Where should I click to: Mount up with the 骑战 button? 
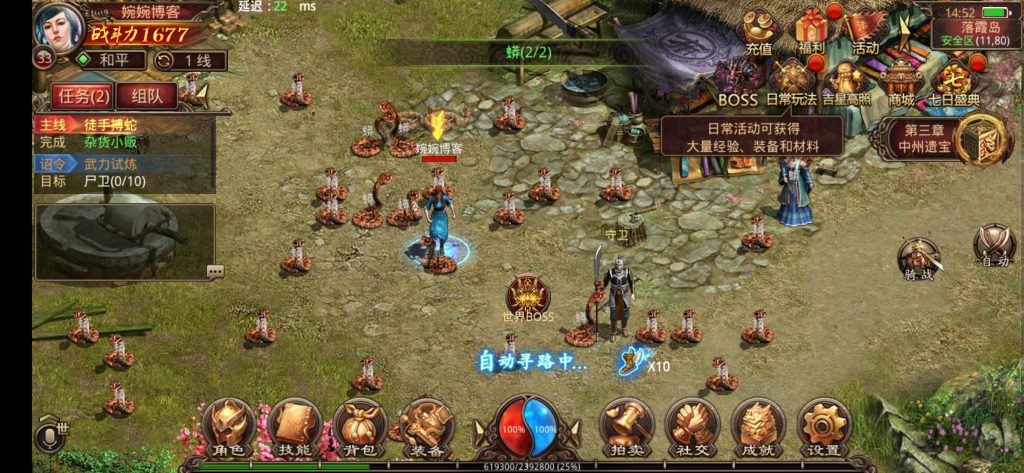(918, 258)
